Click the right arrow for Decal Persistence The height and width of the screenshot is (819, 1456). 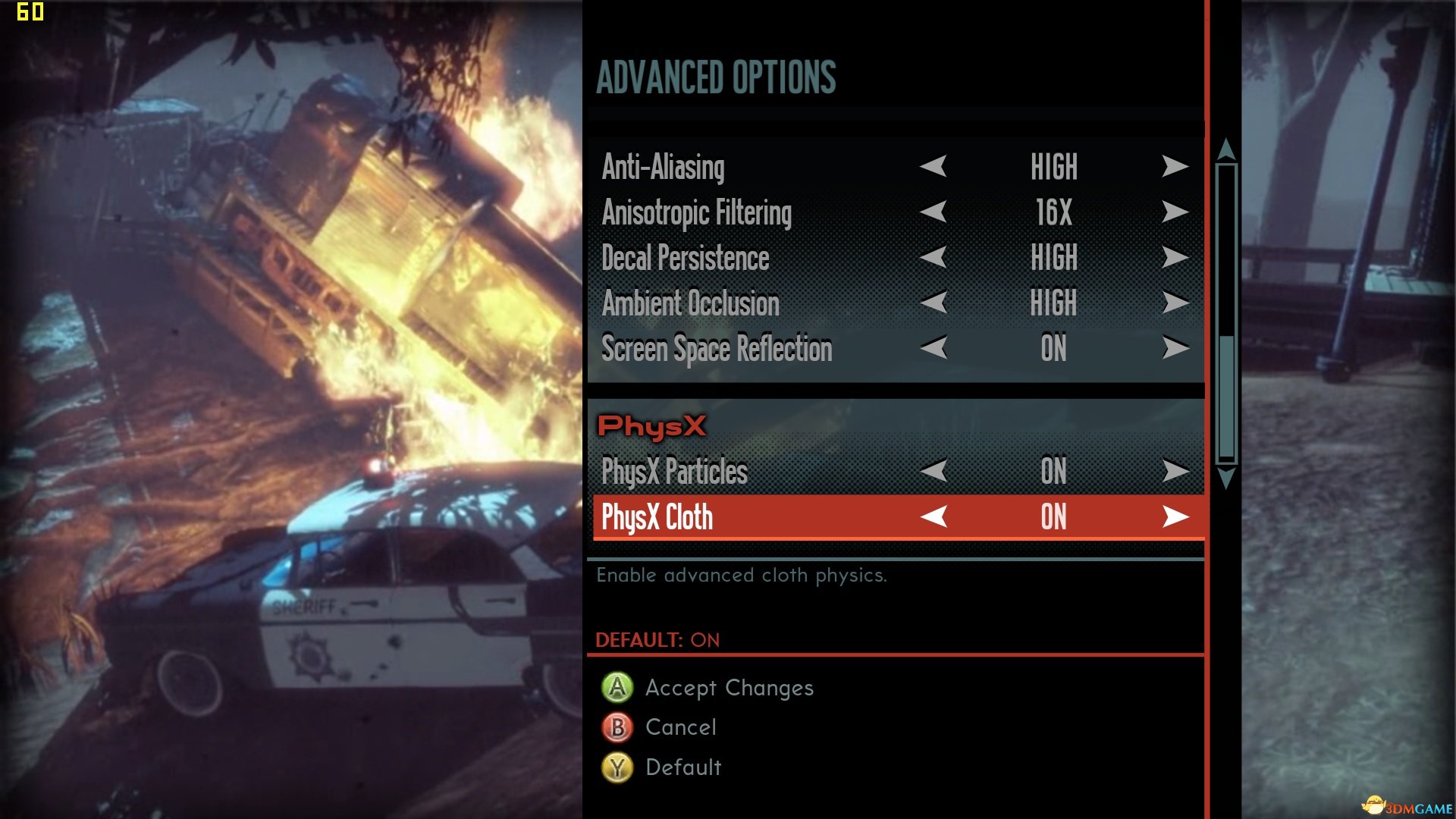1174,257
